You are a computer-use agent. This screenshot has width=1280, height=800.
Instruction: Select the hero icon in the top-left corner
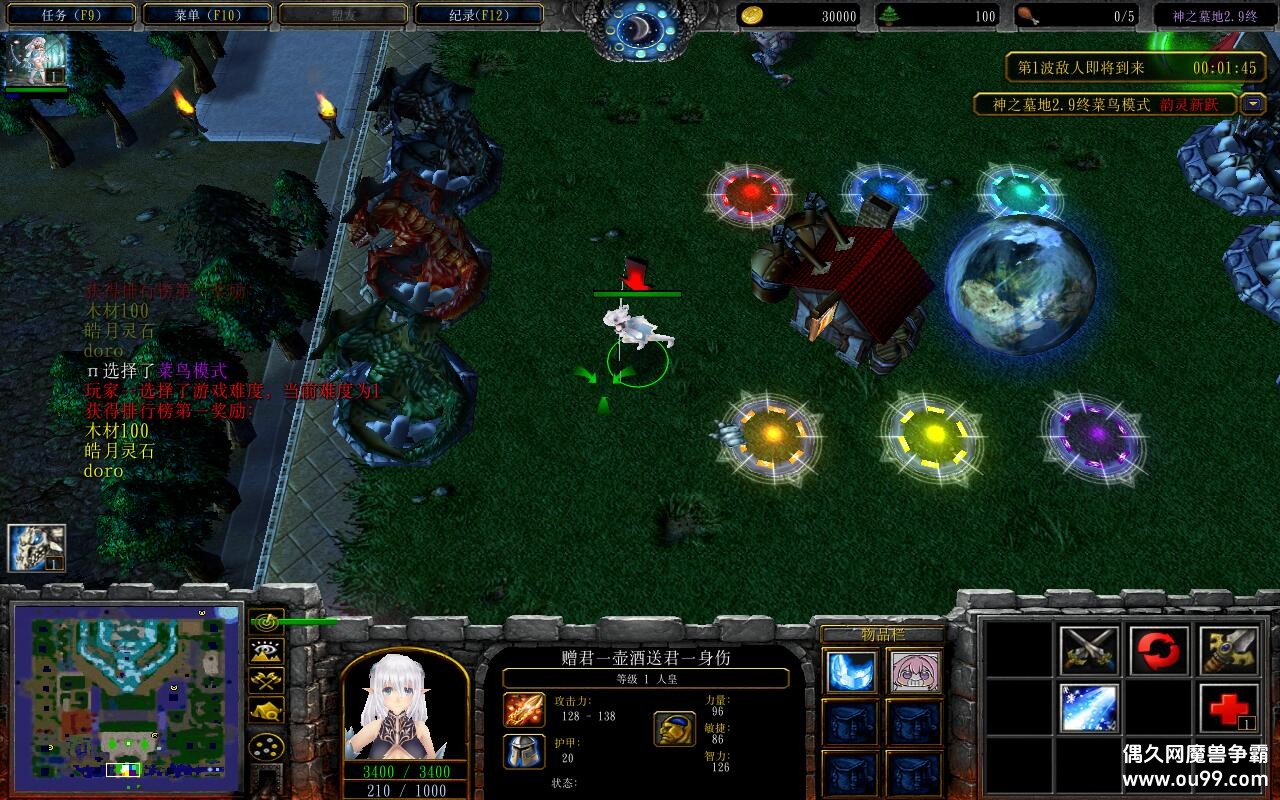click(x=37, y=61)
